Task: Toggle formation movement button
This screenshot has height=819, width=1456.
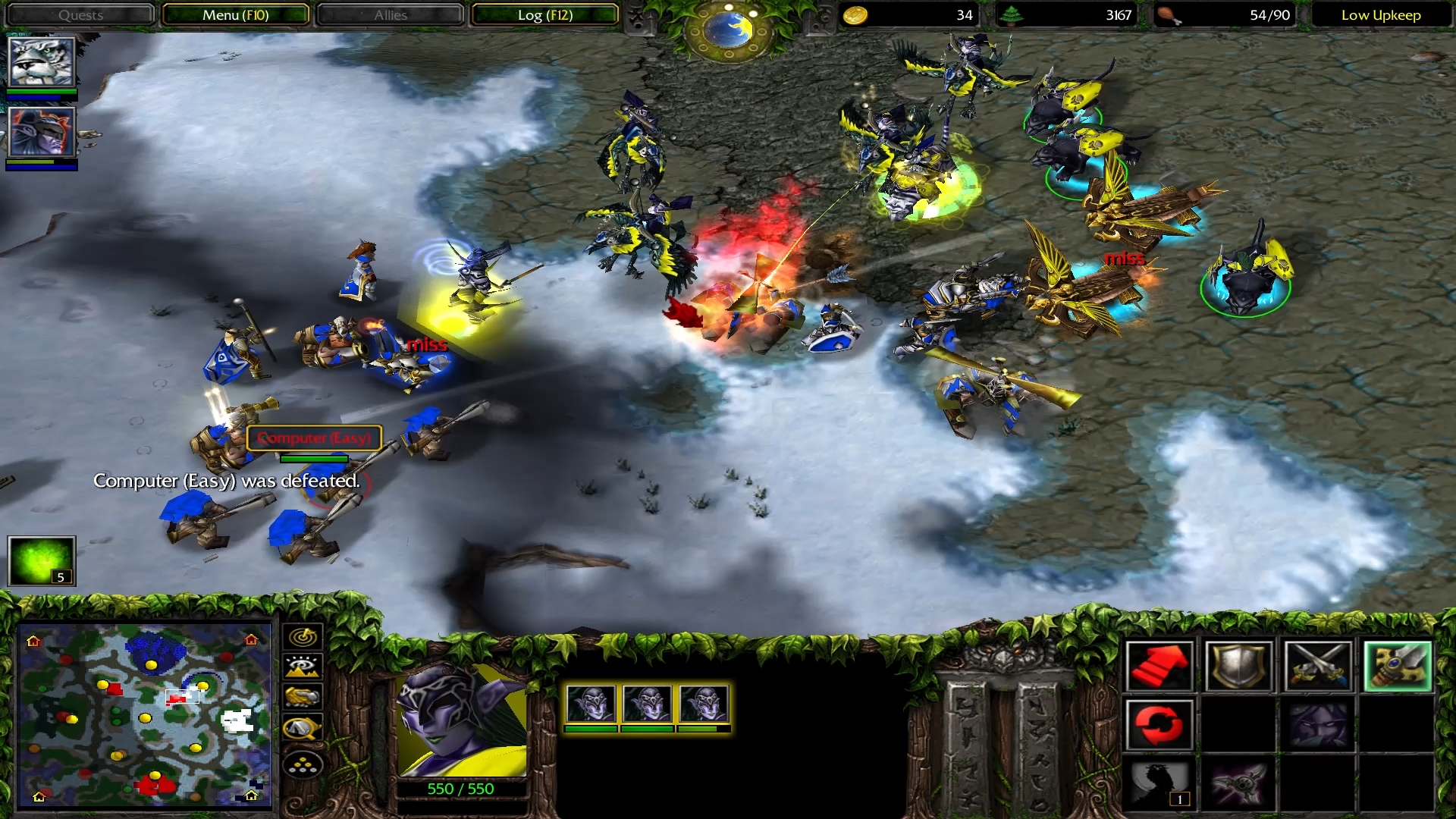Action: coord(303,765)
